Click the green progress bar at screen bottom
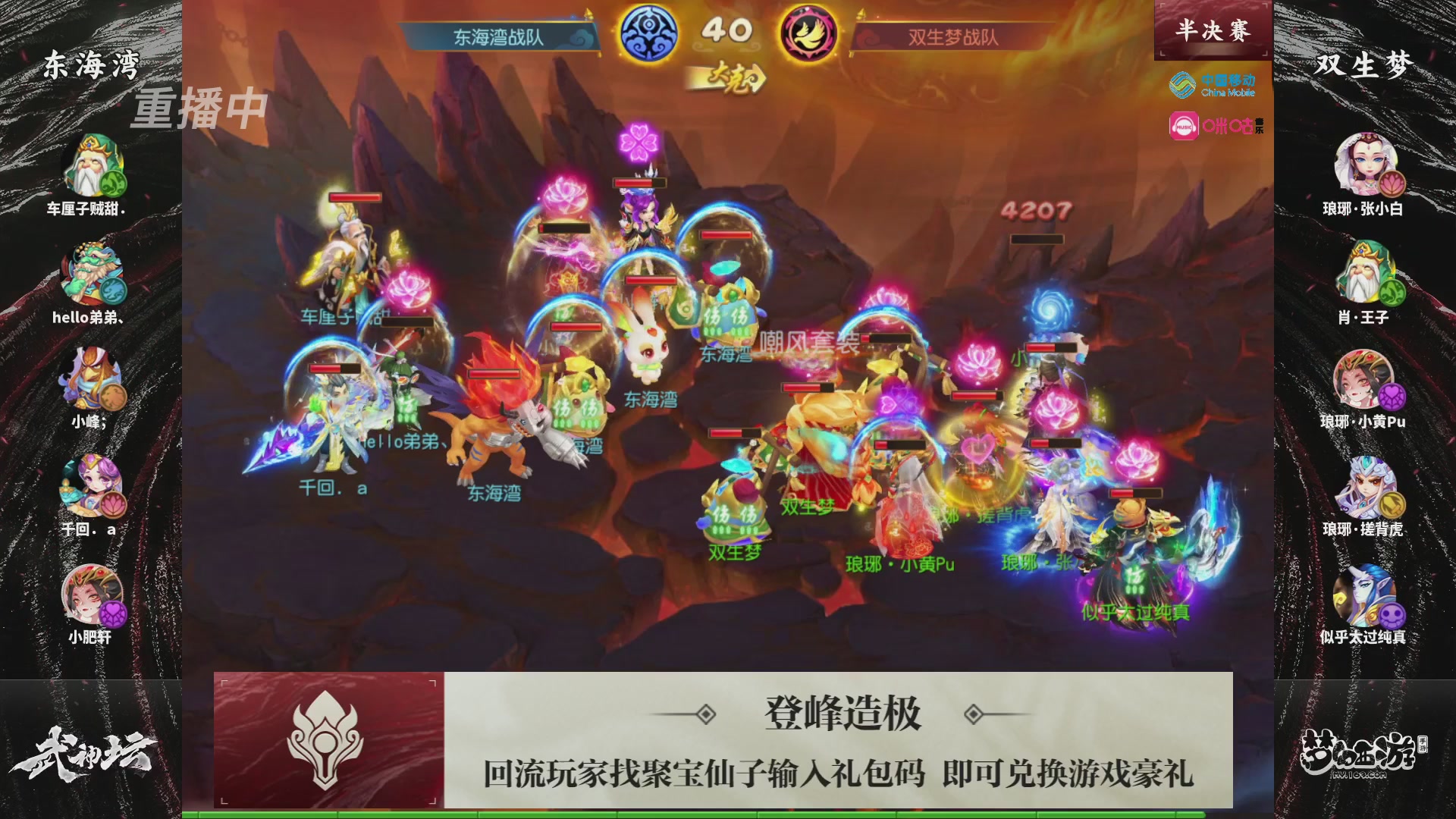This screenshot has height=819, width=1456. [x=728, y=813]
